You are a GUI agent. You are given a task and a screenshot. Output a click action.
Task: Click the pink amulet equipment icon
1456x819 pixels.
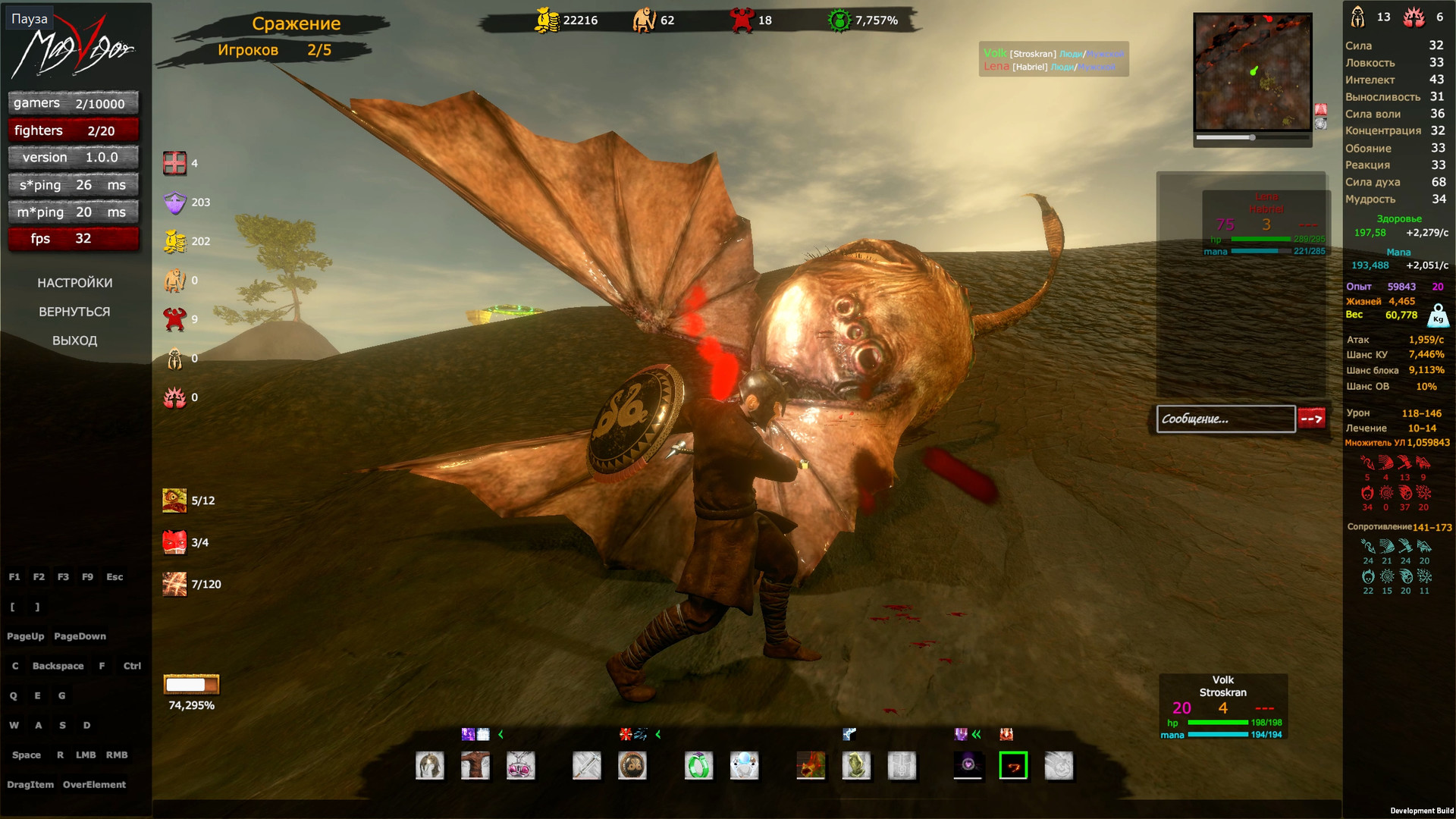[x=520, y=766]
